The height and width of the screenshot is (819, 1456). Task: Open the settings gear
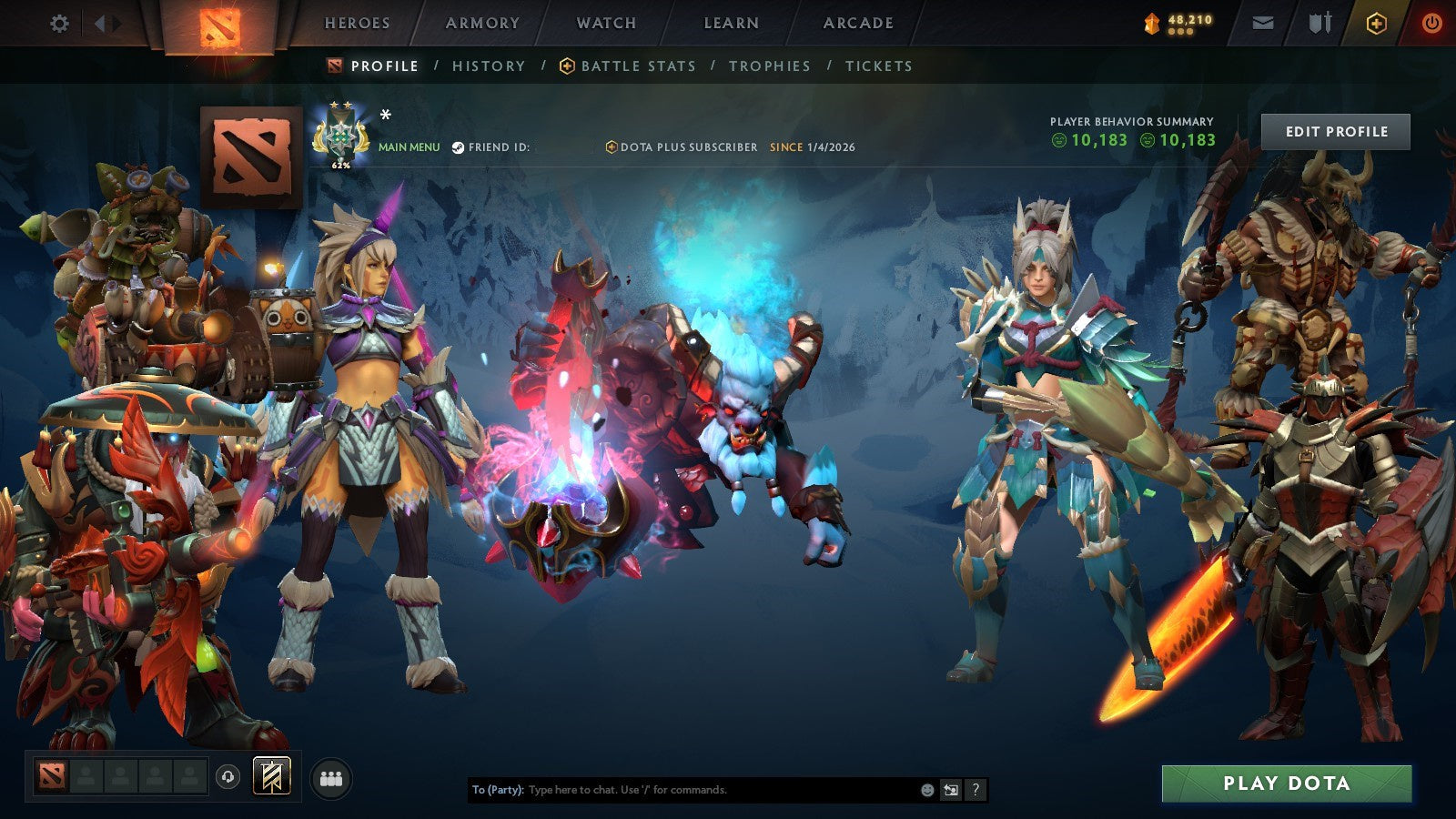(x=59, y=24)
